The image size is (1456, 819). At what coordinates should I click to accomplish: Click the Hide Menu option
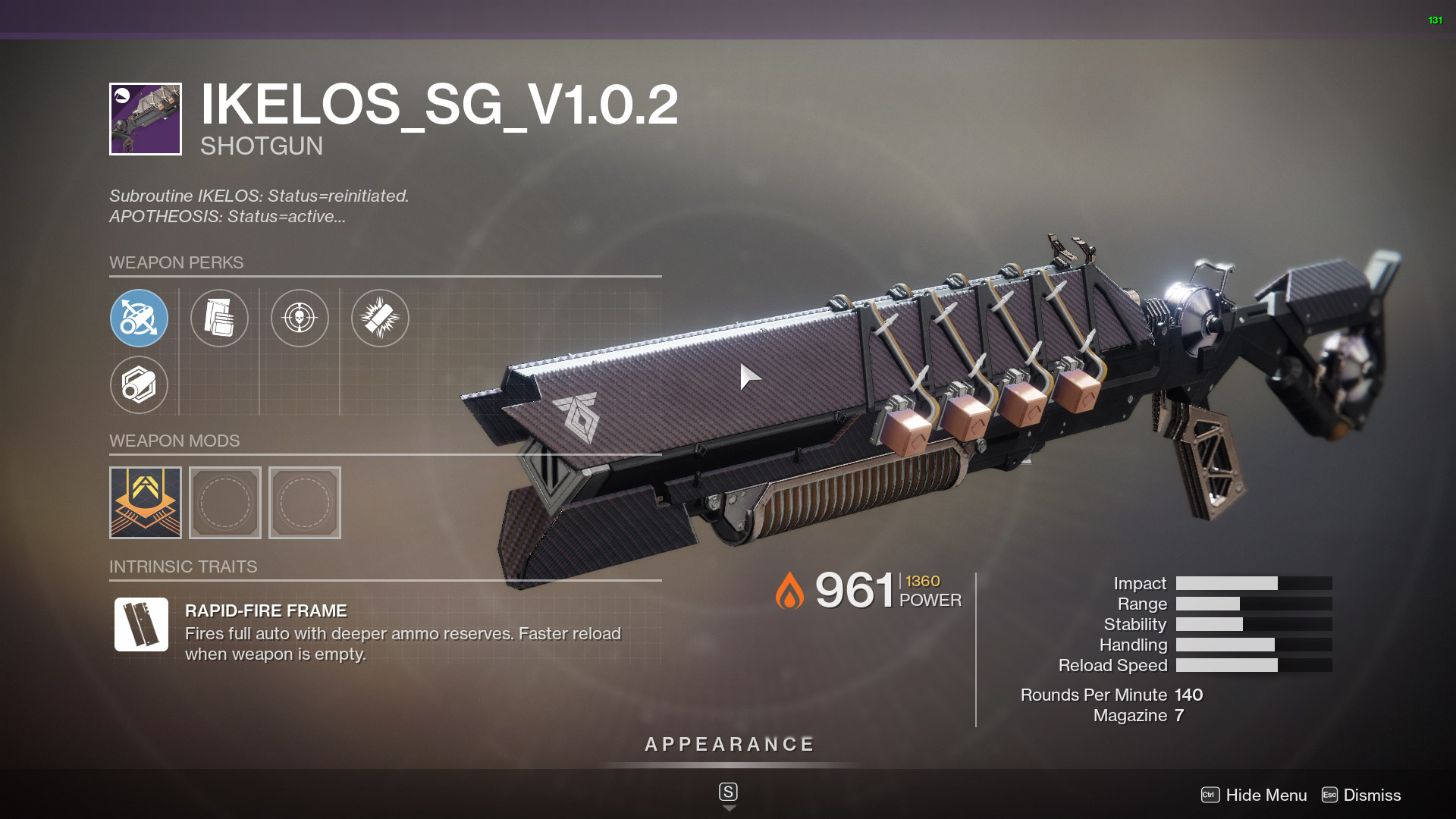tap(1265, 795)
